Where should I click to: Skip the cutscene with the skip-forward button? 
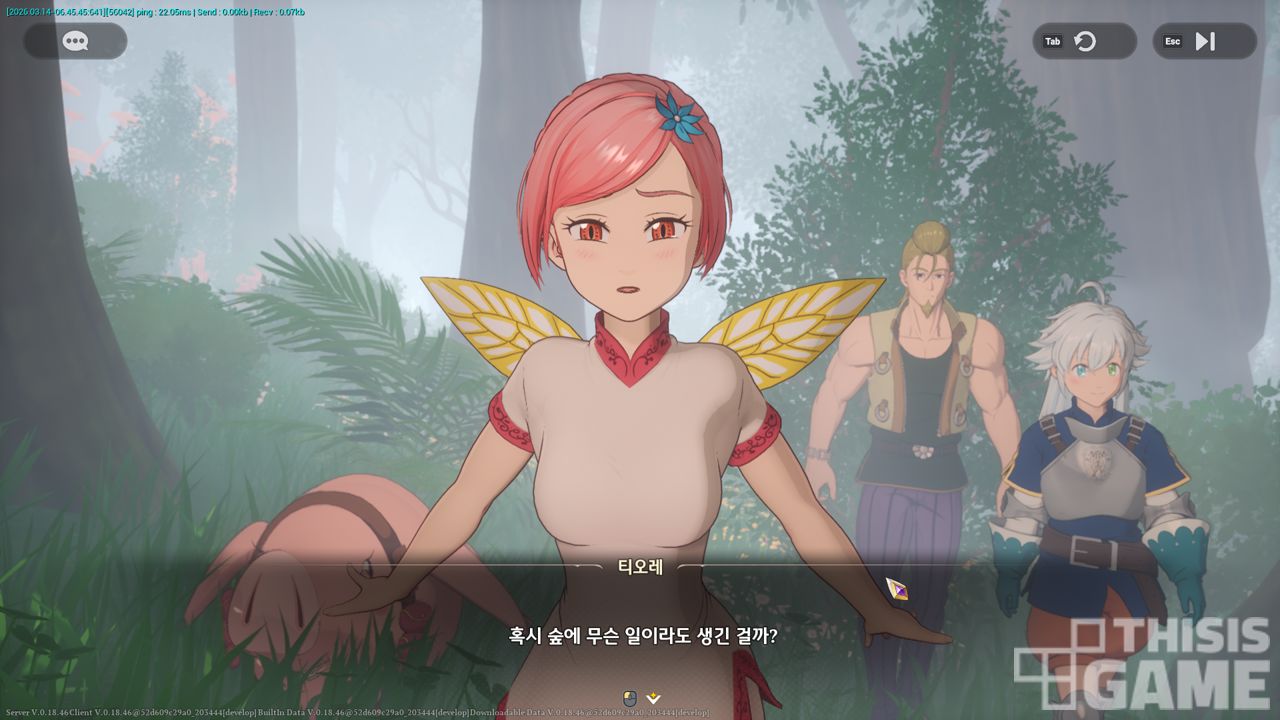click(1205, 41)
